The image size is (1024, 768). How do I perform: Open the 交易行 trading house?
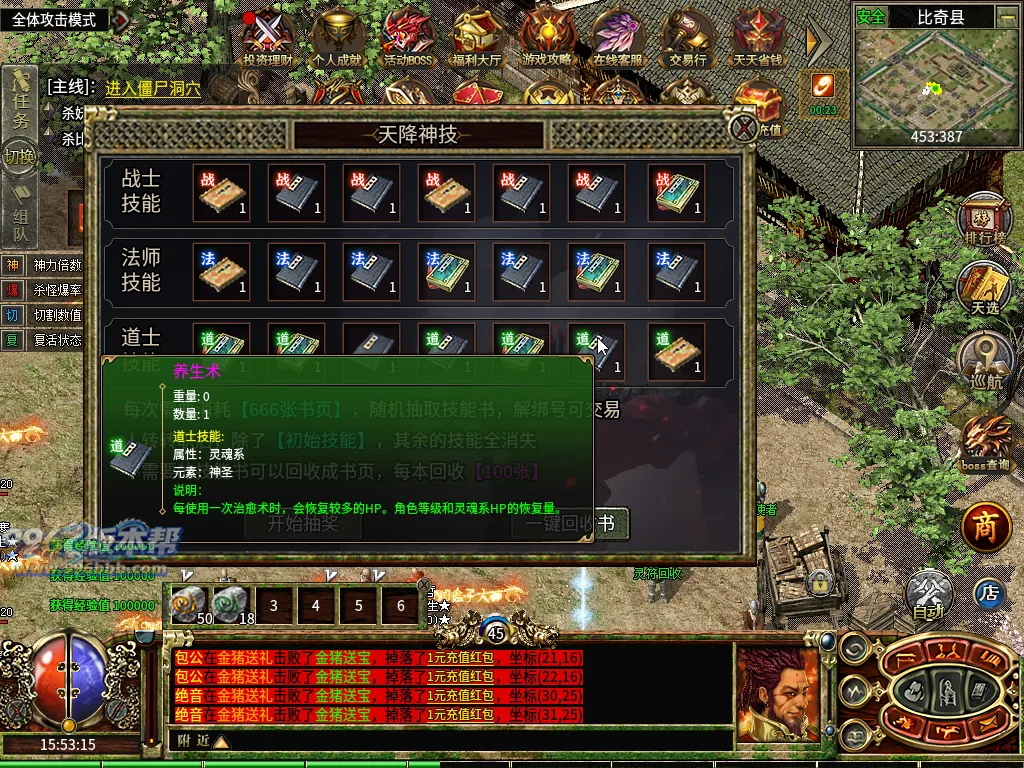[x=688, y=38]
